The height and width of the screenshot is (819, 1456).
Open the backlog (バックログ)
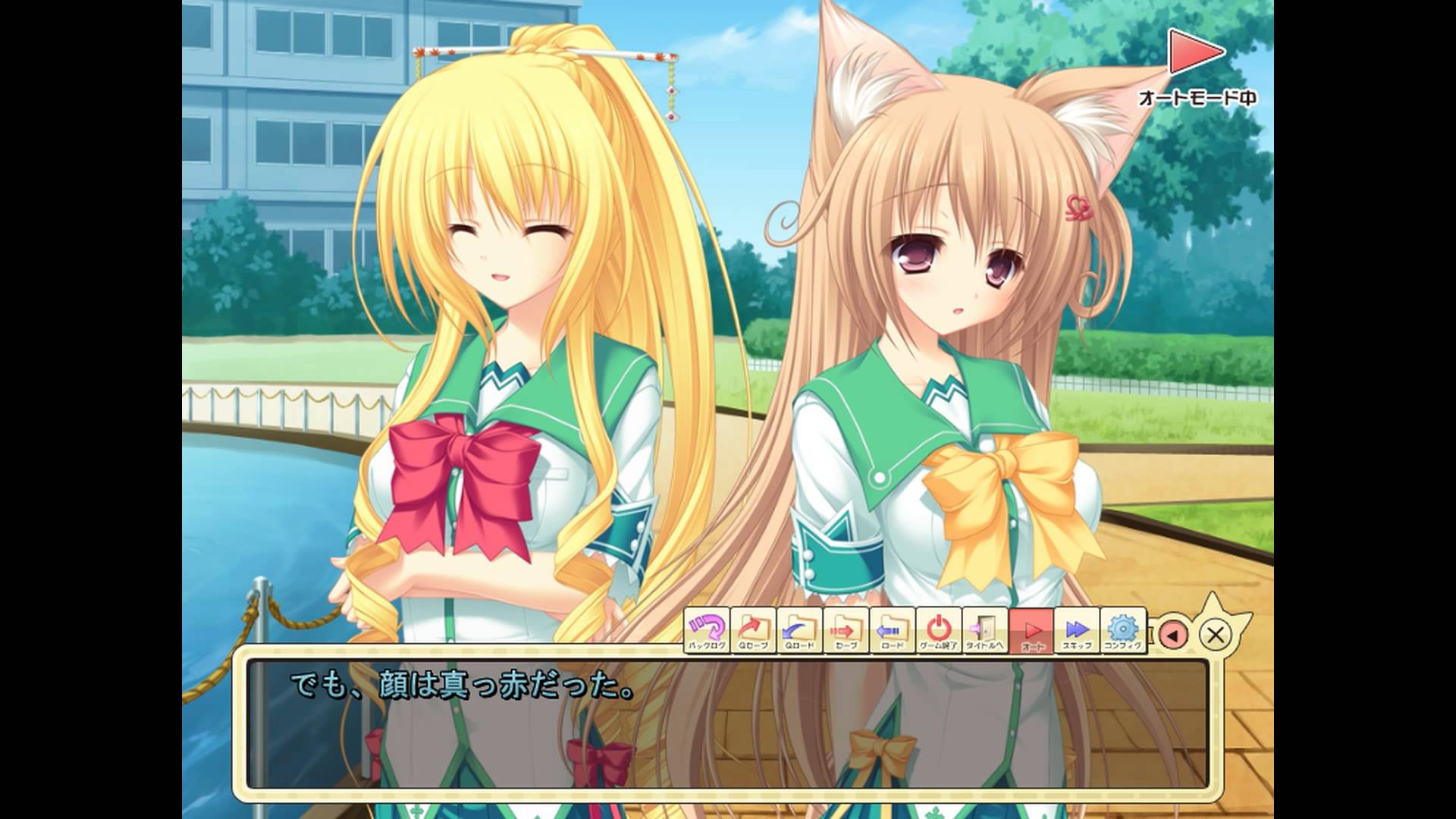(708, 631)
